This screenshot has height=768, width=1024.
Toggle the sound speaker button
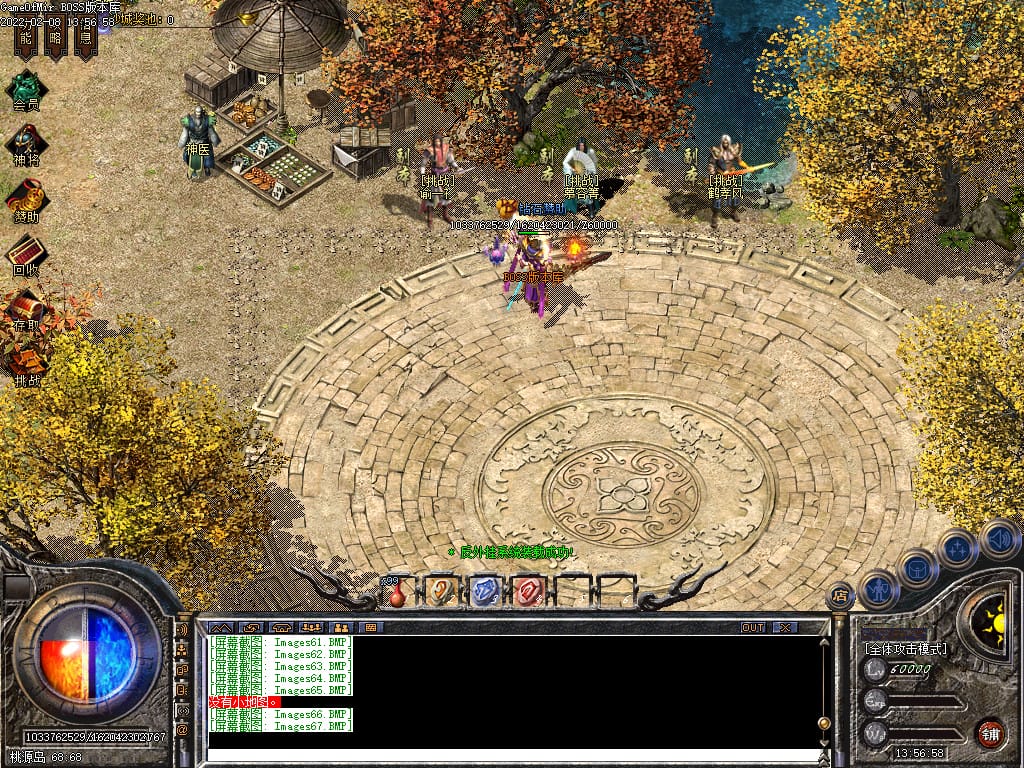pos(998,538)
